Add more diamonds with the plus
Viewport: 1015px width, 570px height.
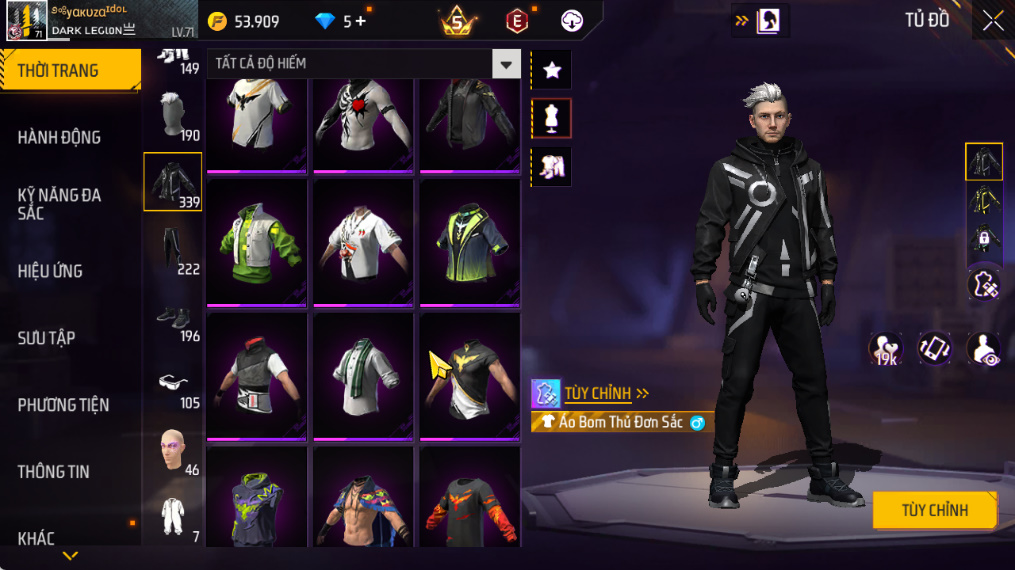point(361,21)
